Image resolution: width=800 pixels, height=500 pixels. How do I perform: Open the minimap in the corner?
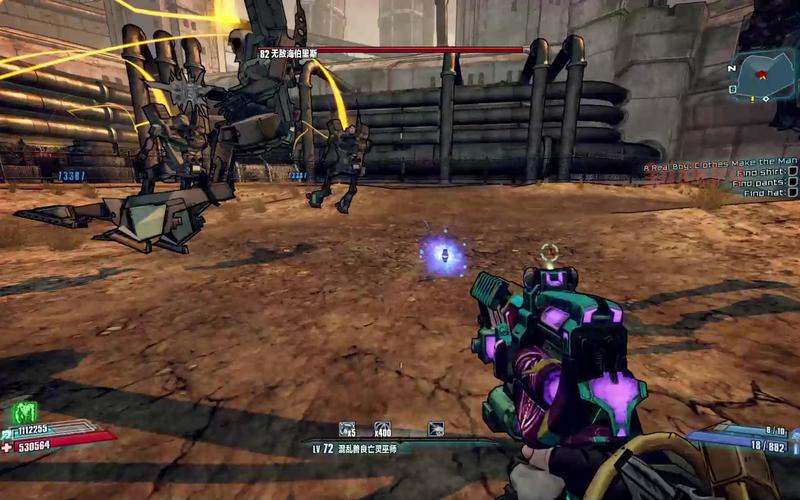[x=767, y=75]
